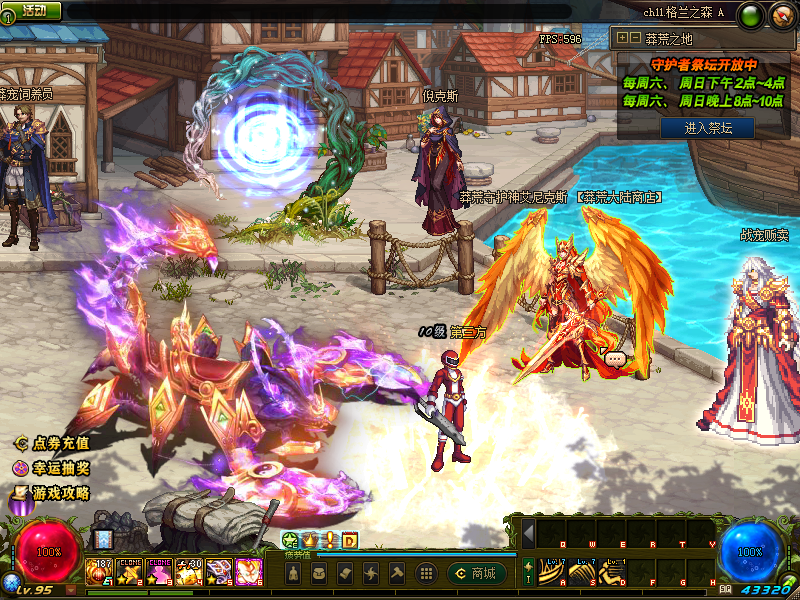
Task: Click the hammer icon in menu bar
Action: pos(395,573)
